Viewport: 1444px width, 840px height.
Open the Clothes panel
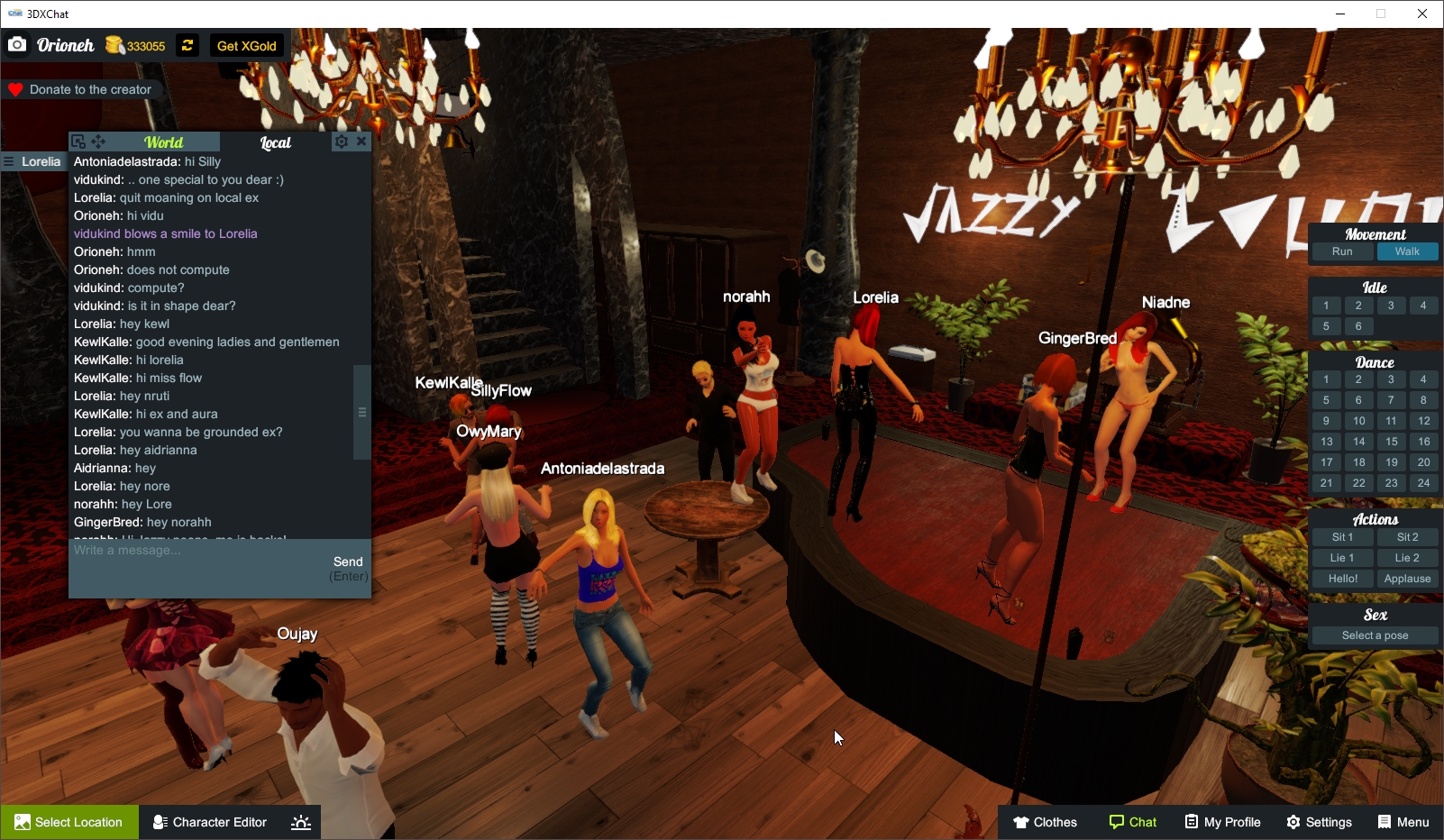[x=1046, y=821]
